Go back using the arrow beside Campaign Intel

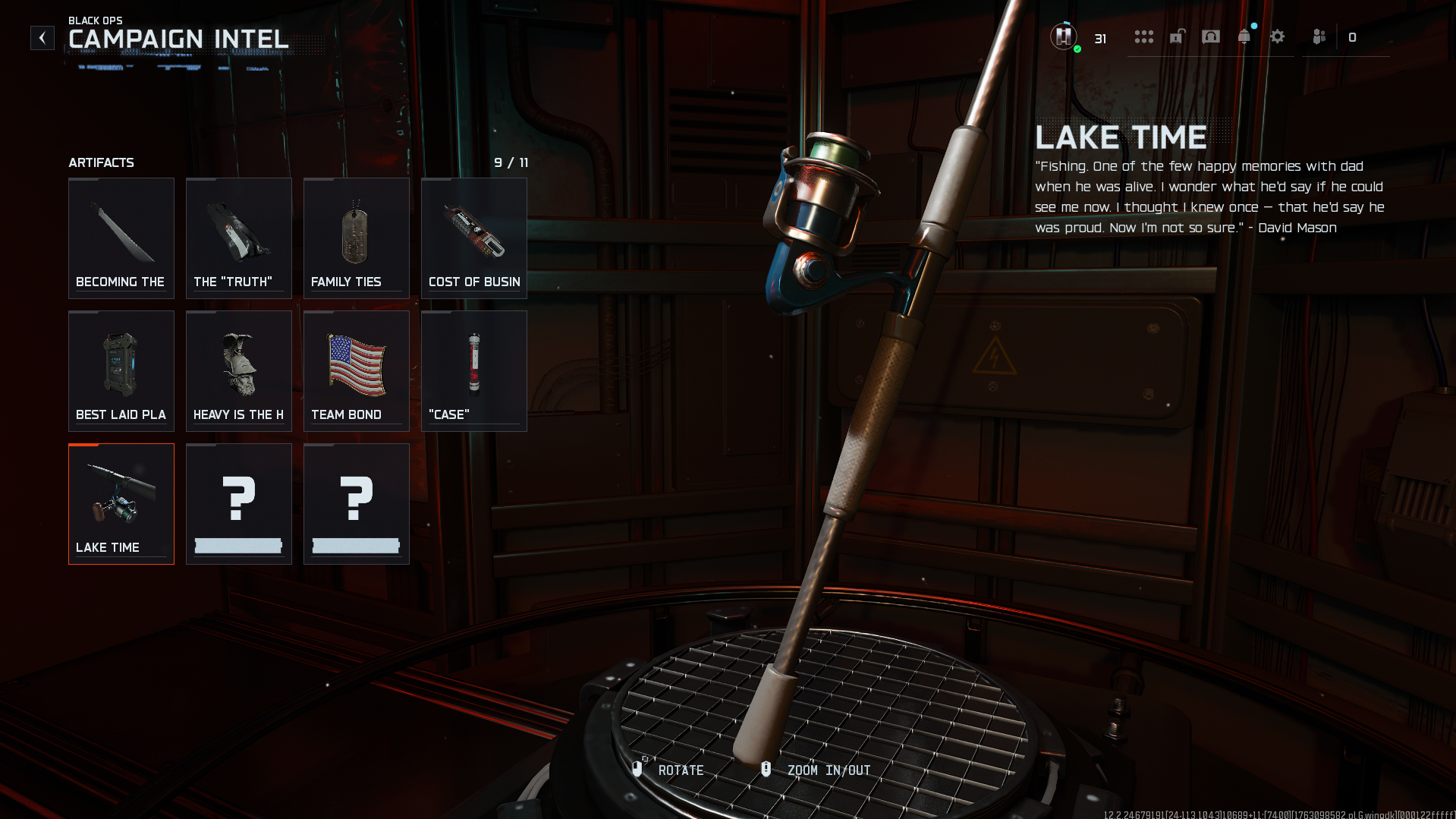click(x=42, y=38)
